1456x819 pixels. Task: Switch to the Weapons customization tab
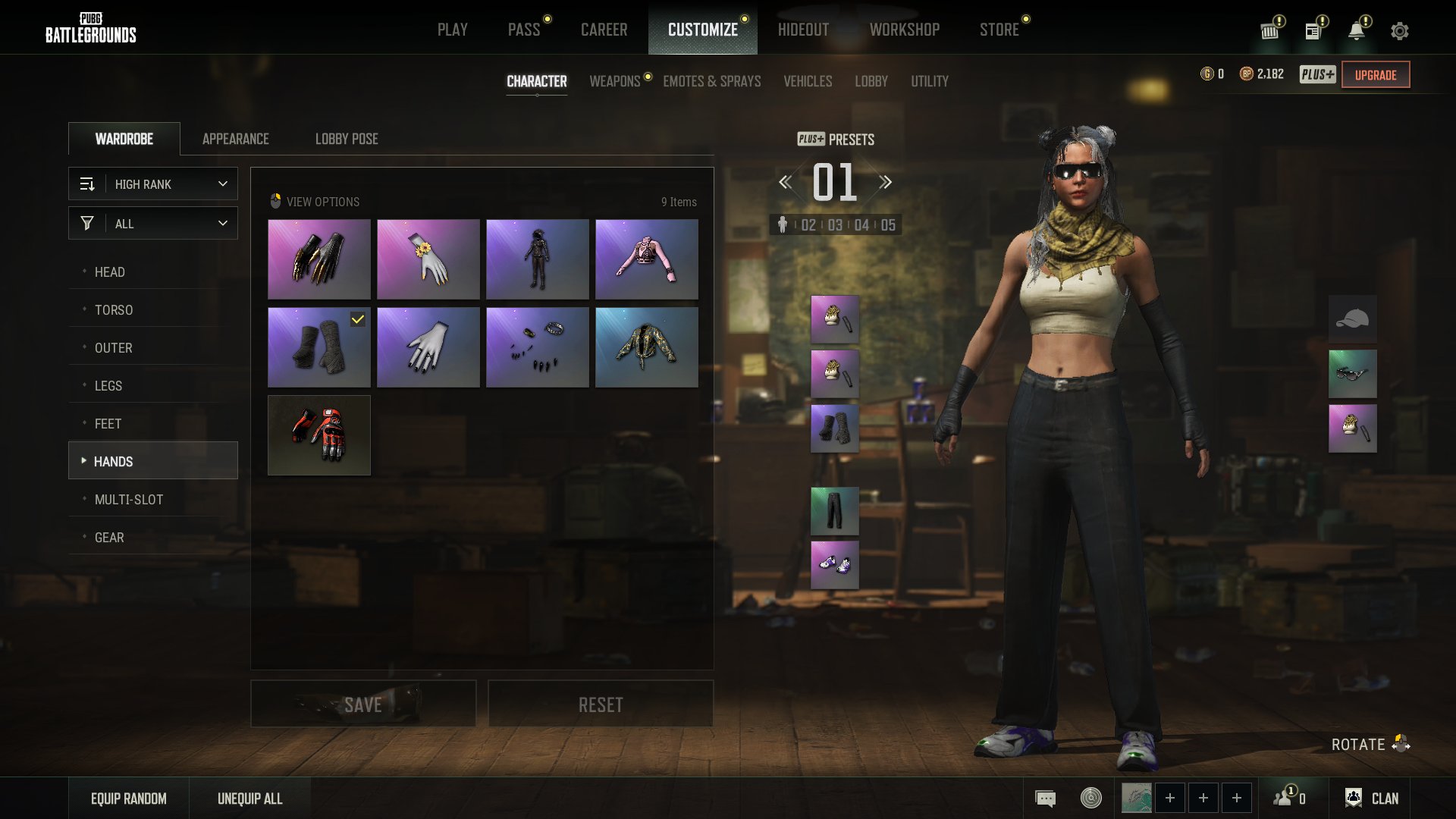pyautogui.click(x=615, y=81)
